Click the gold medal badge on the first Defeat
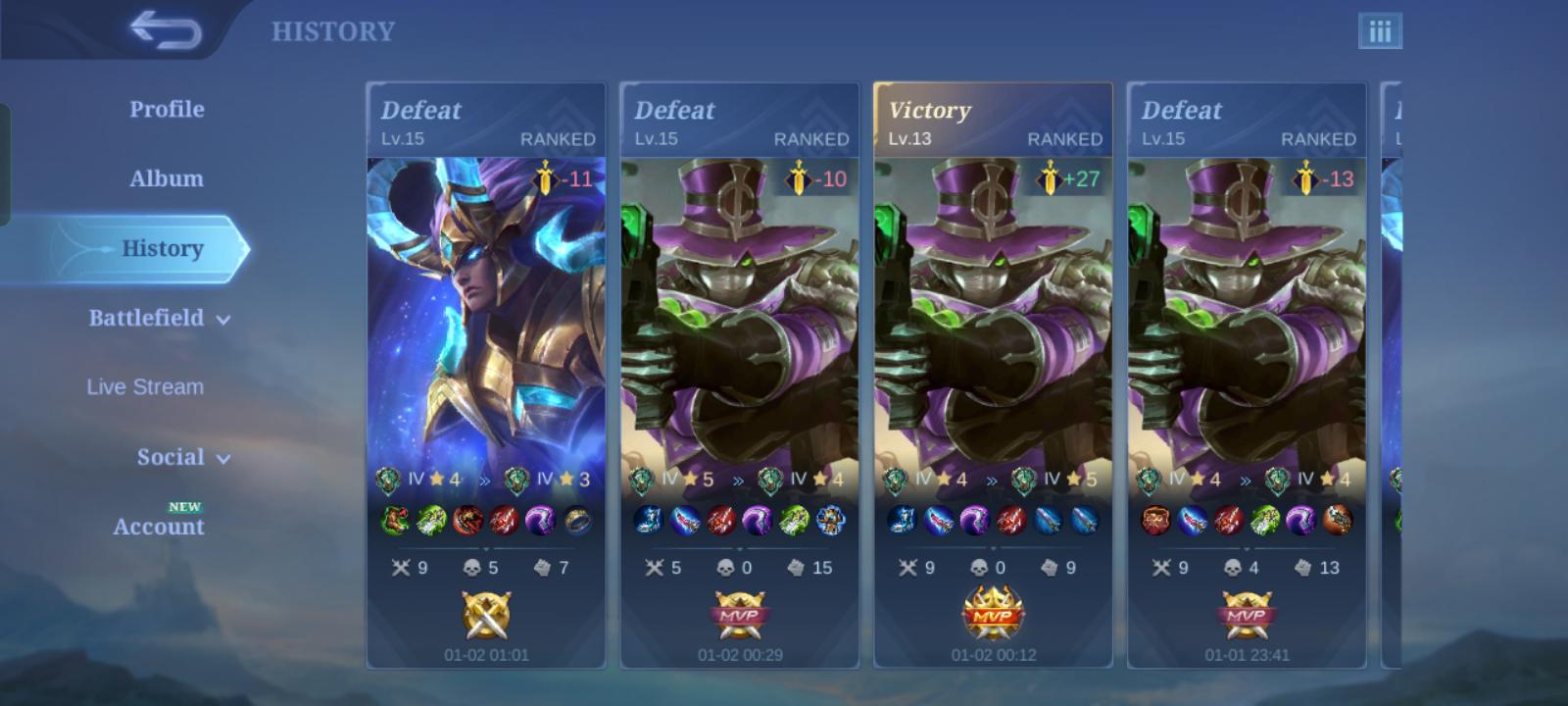This screenshot has height=706, width=1568. (487, 617)
